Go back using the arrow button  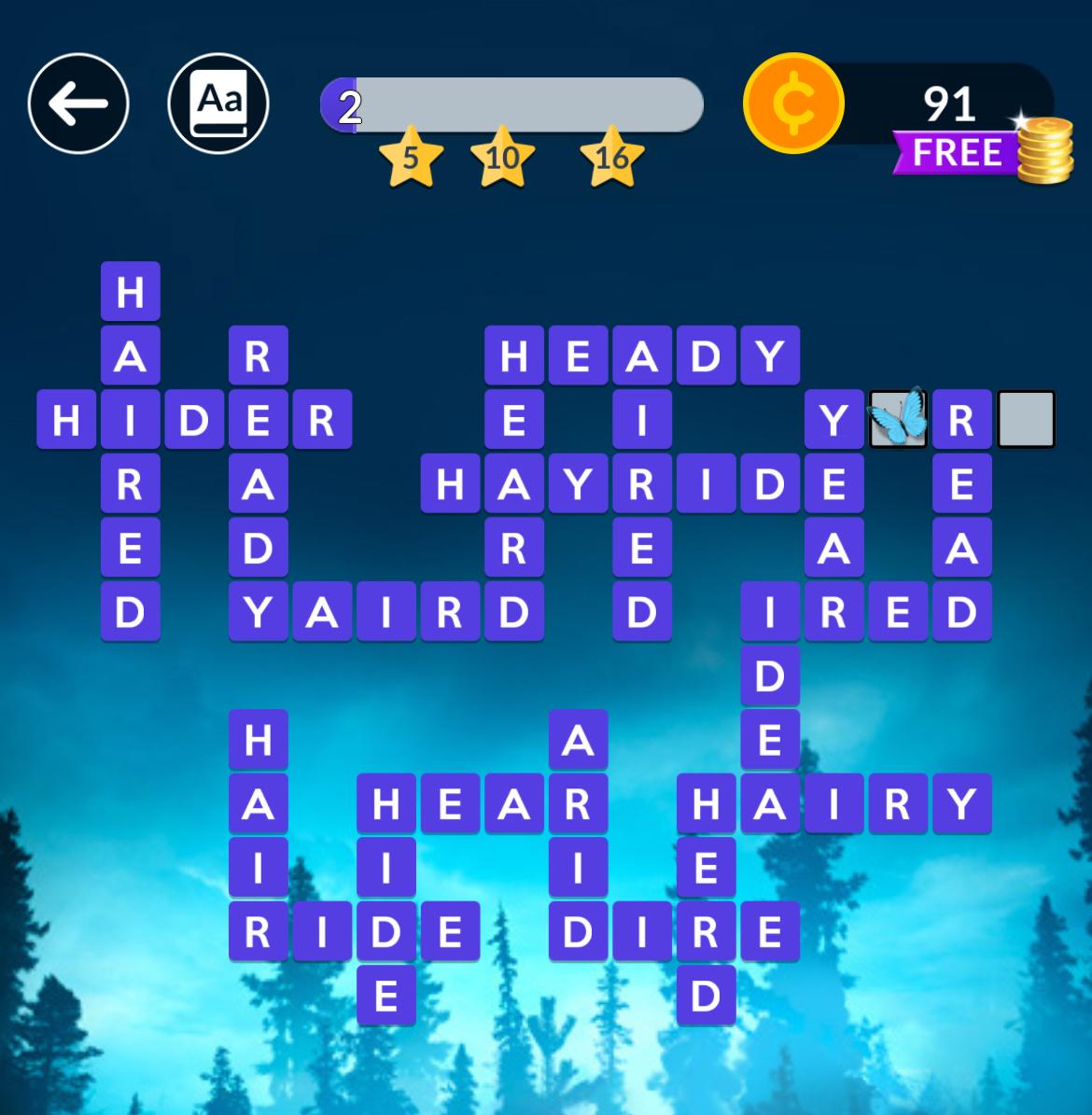pyautogui.click(x=78, y=104)
